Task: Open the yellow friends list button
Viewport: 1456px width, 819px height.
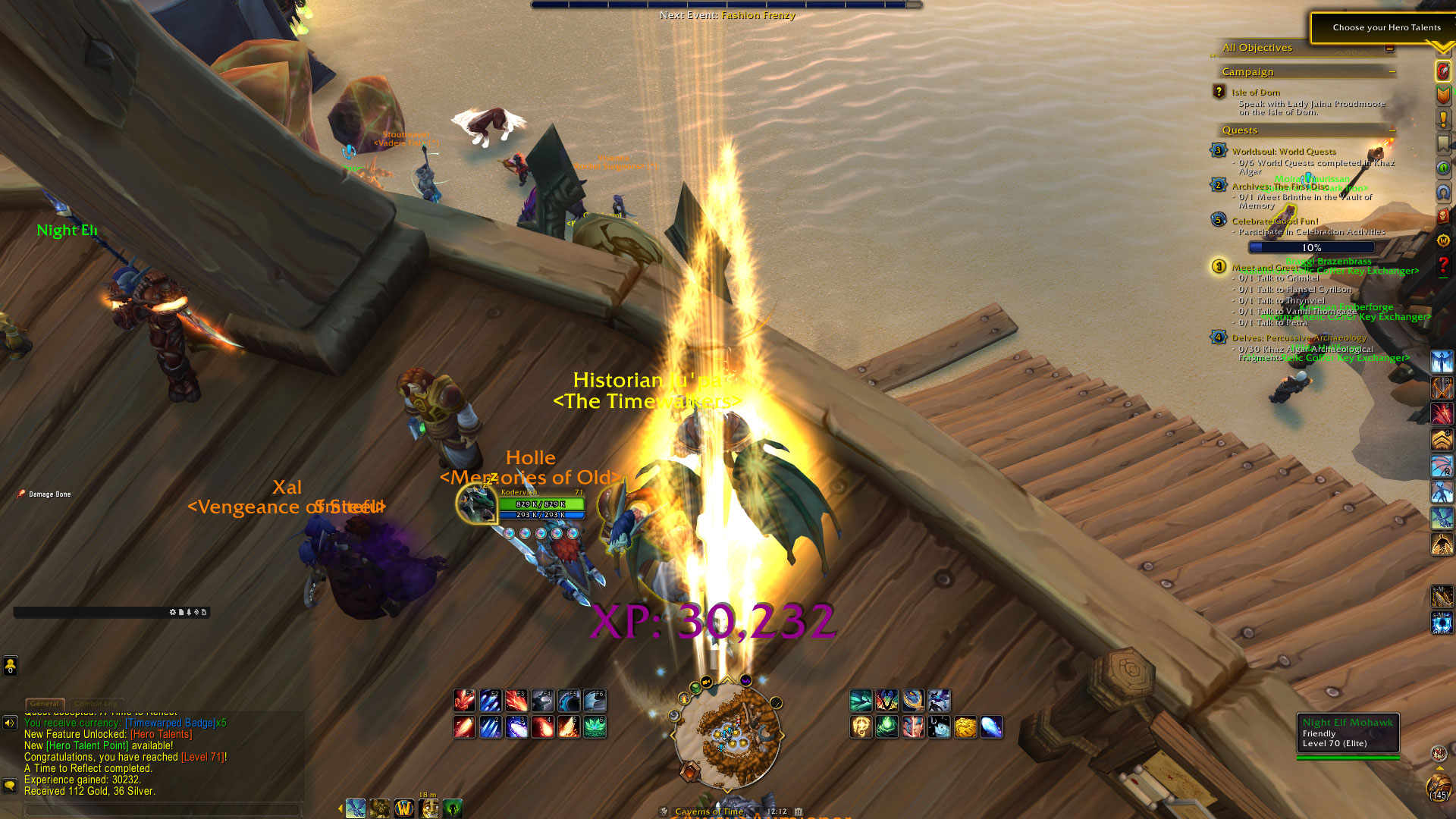Action: (x=10, y=666)
